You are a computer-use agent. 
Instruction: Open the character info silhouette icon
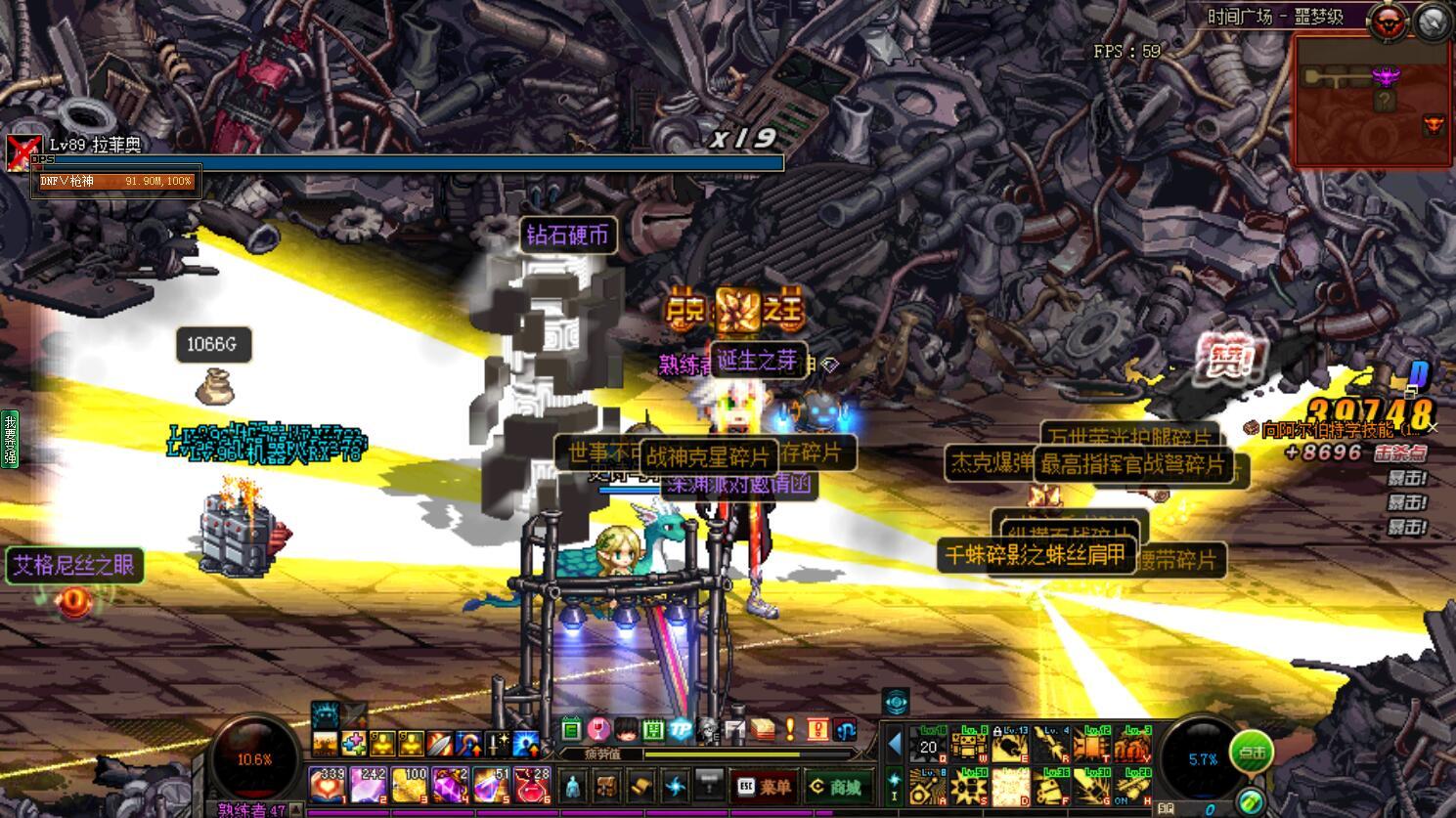(x=573, y=786)
